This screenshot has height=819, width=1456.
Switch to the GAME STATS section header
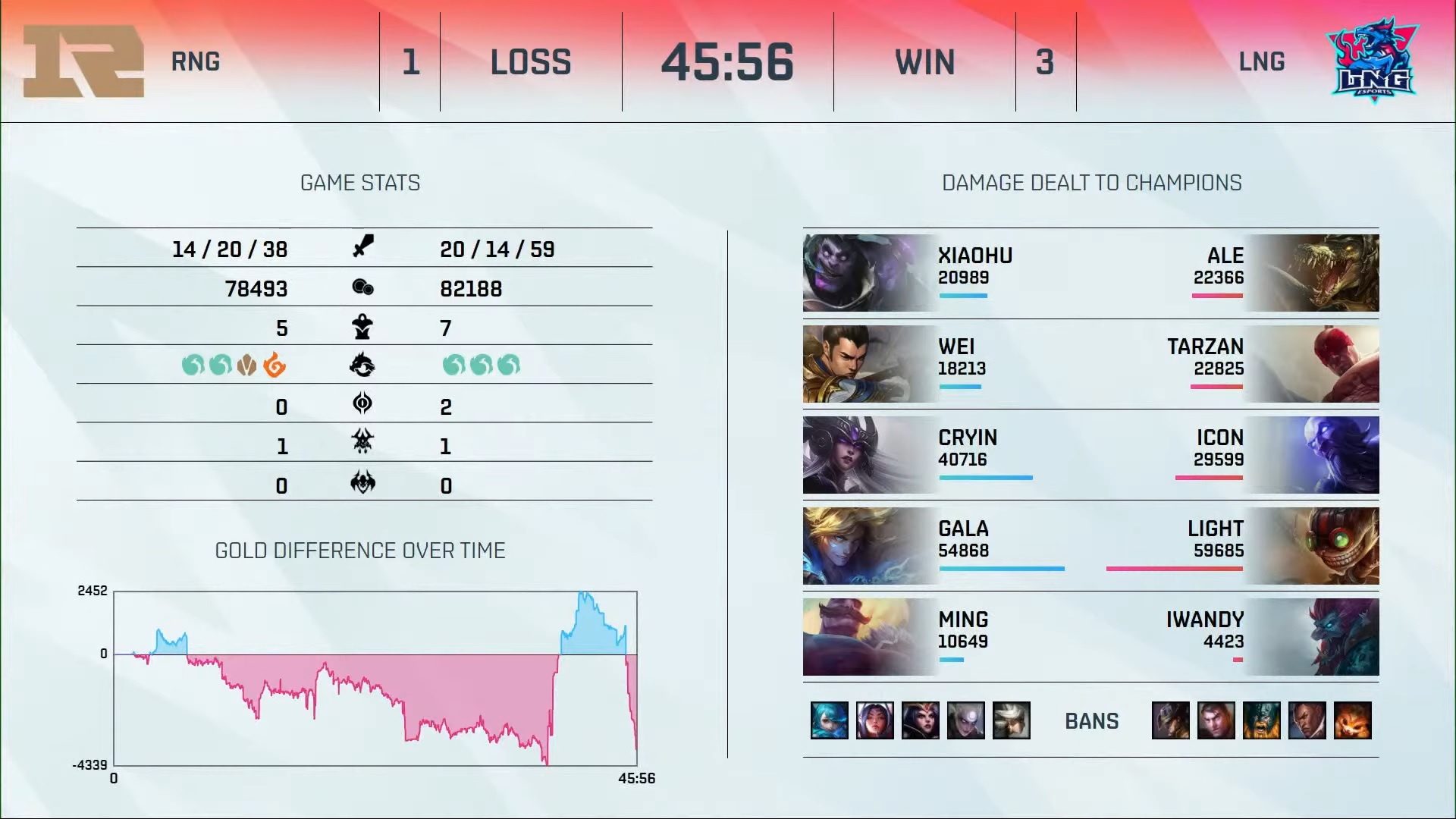tap(360, 183)
